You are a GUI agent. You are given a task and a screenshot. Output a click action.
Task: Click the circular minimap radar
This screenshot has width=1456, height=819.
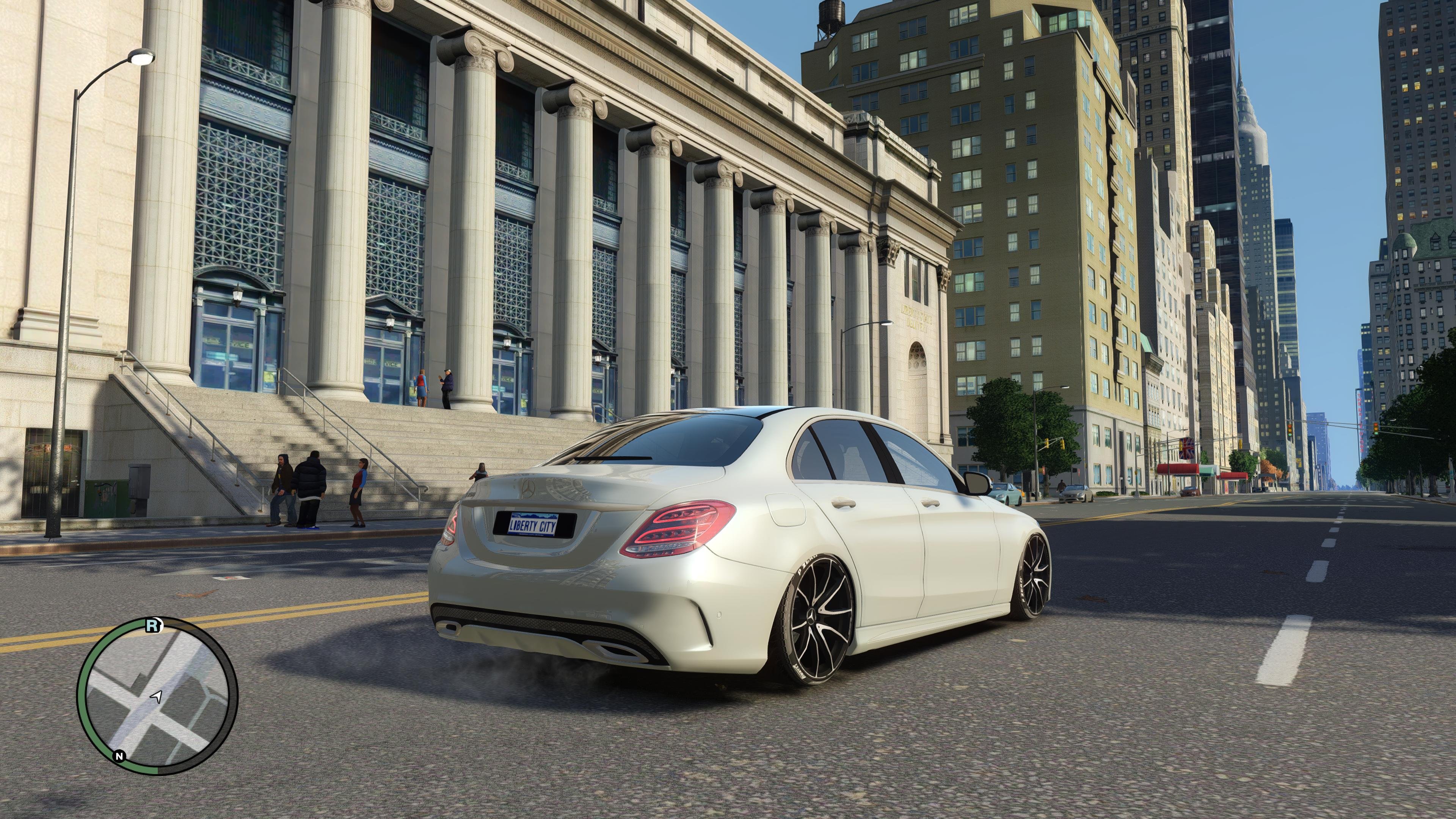click(157, 696)
